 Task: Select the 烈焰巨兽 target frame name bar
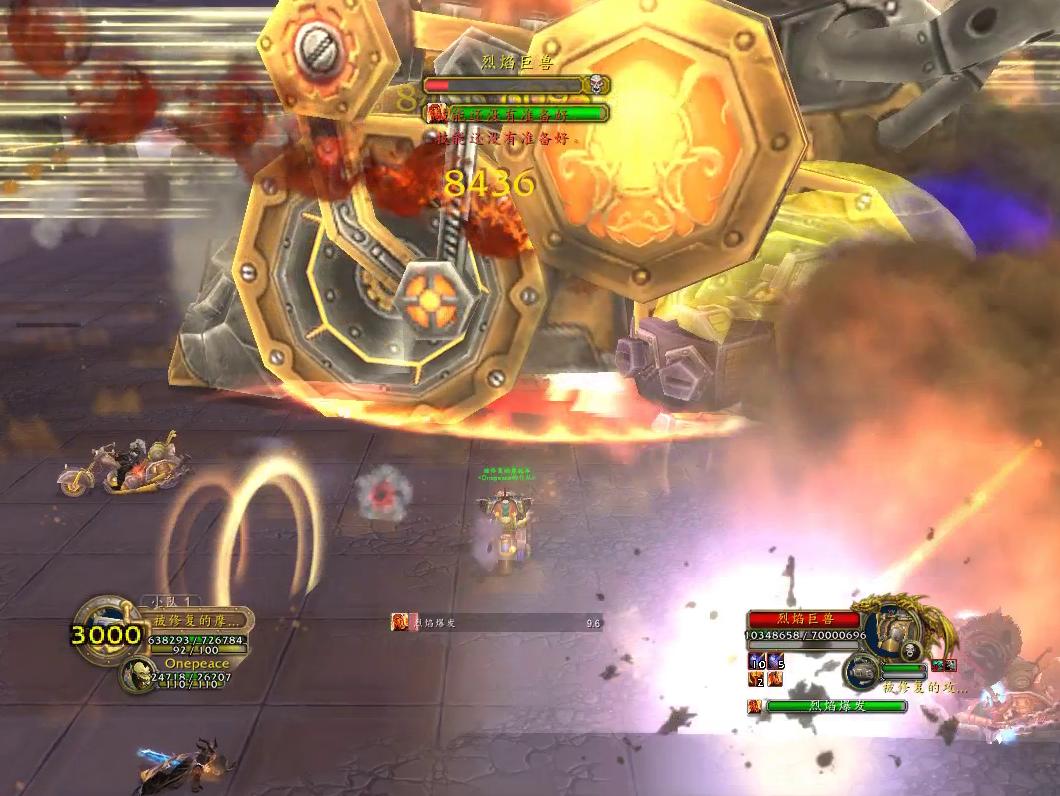coord(804,619)
